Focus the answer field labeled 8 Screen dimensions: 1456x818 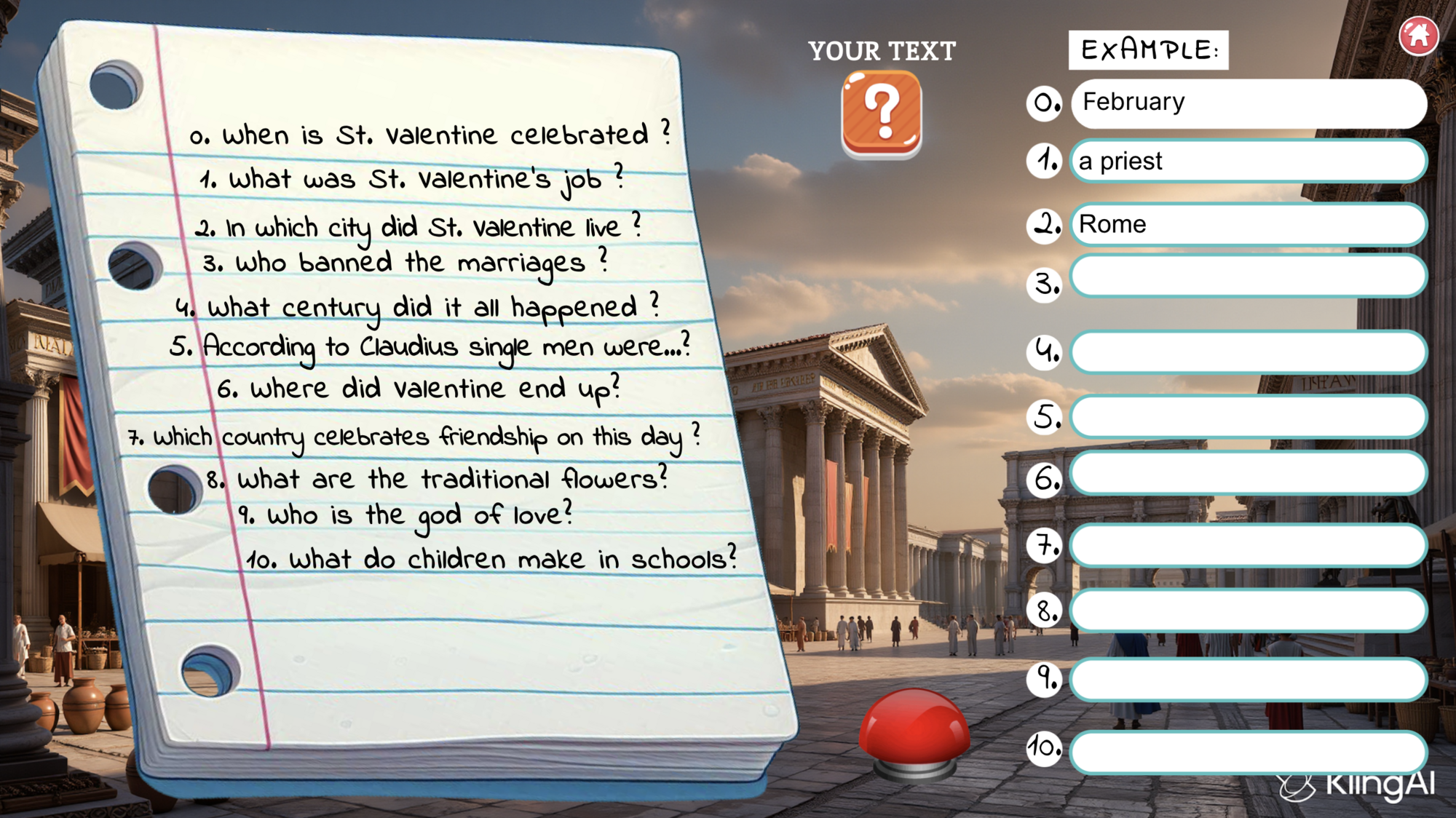point(1248,610)
